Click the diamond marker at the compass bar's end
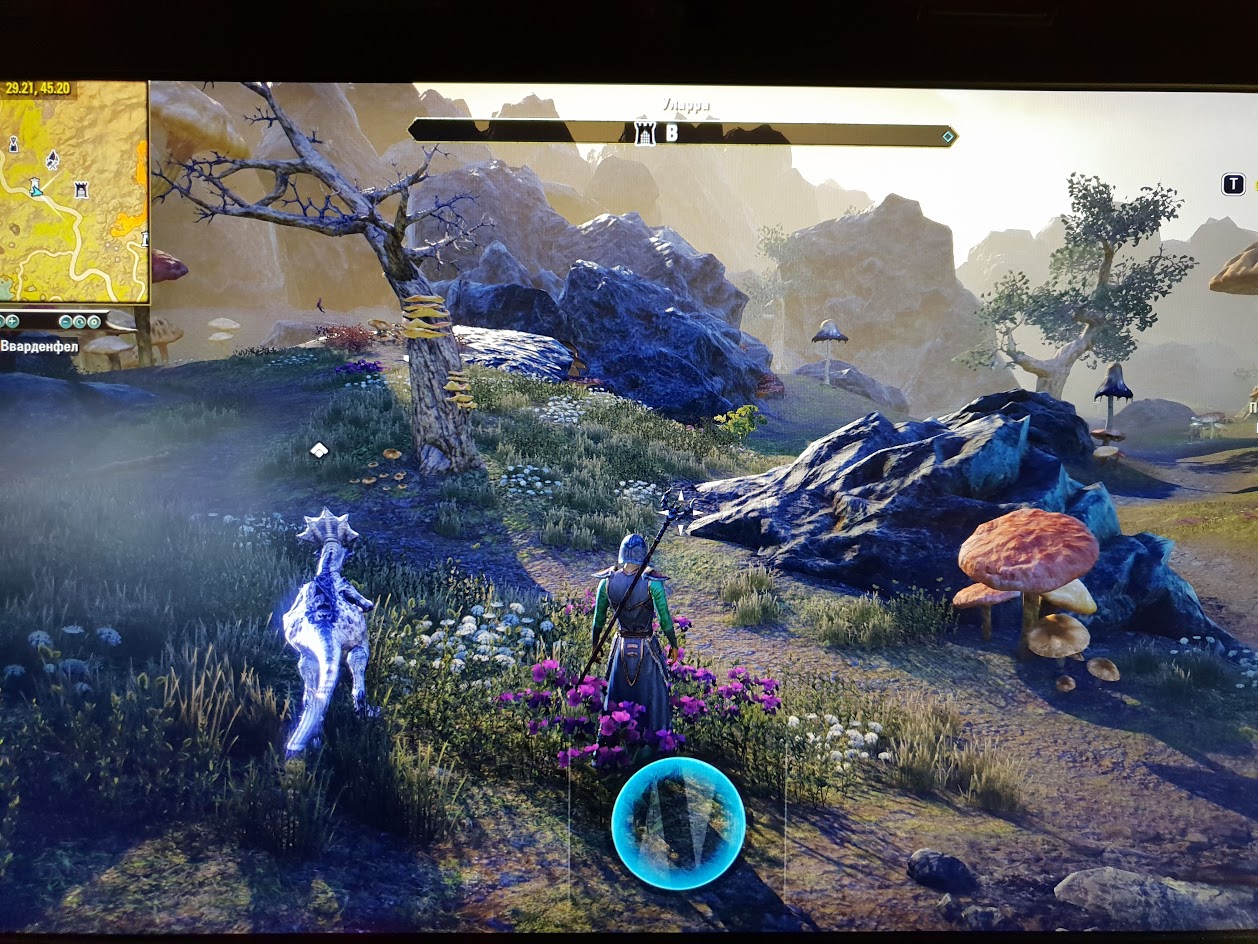The image size is (1258, 944). (x=947, y=135)
